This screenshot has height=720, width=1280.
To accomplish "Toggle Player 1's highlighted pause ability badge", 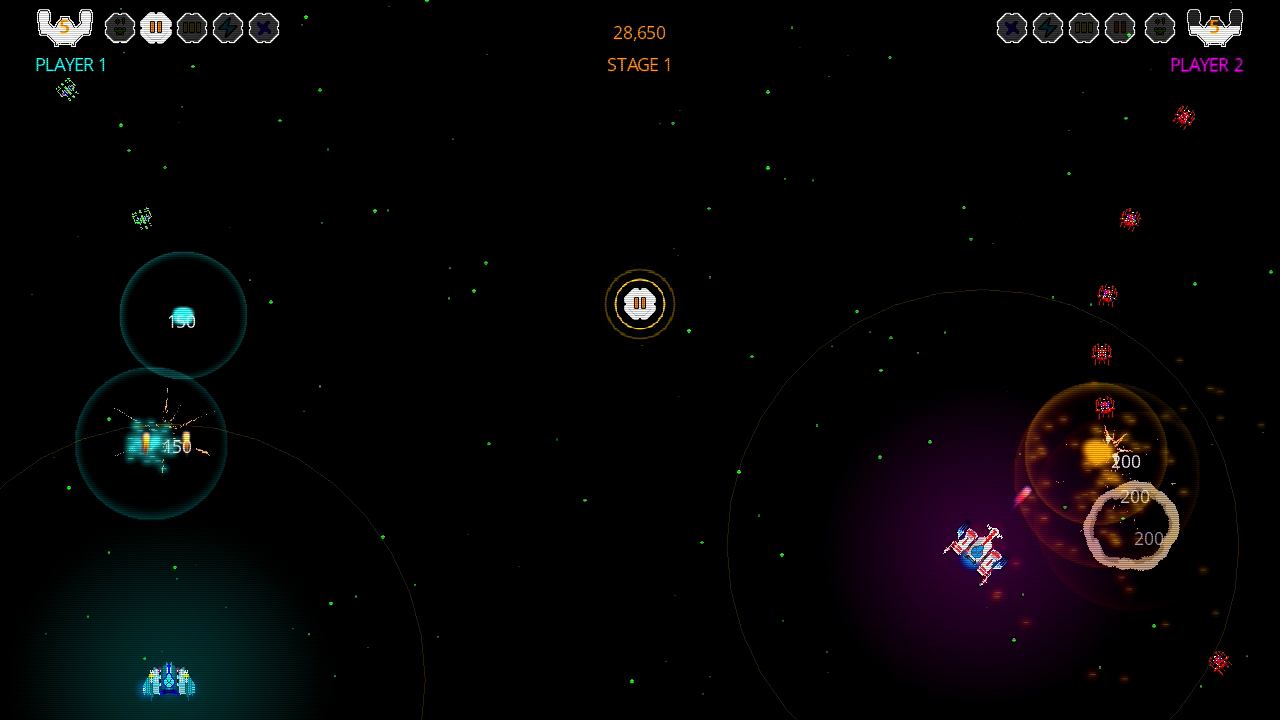I will click(157, 28).
